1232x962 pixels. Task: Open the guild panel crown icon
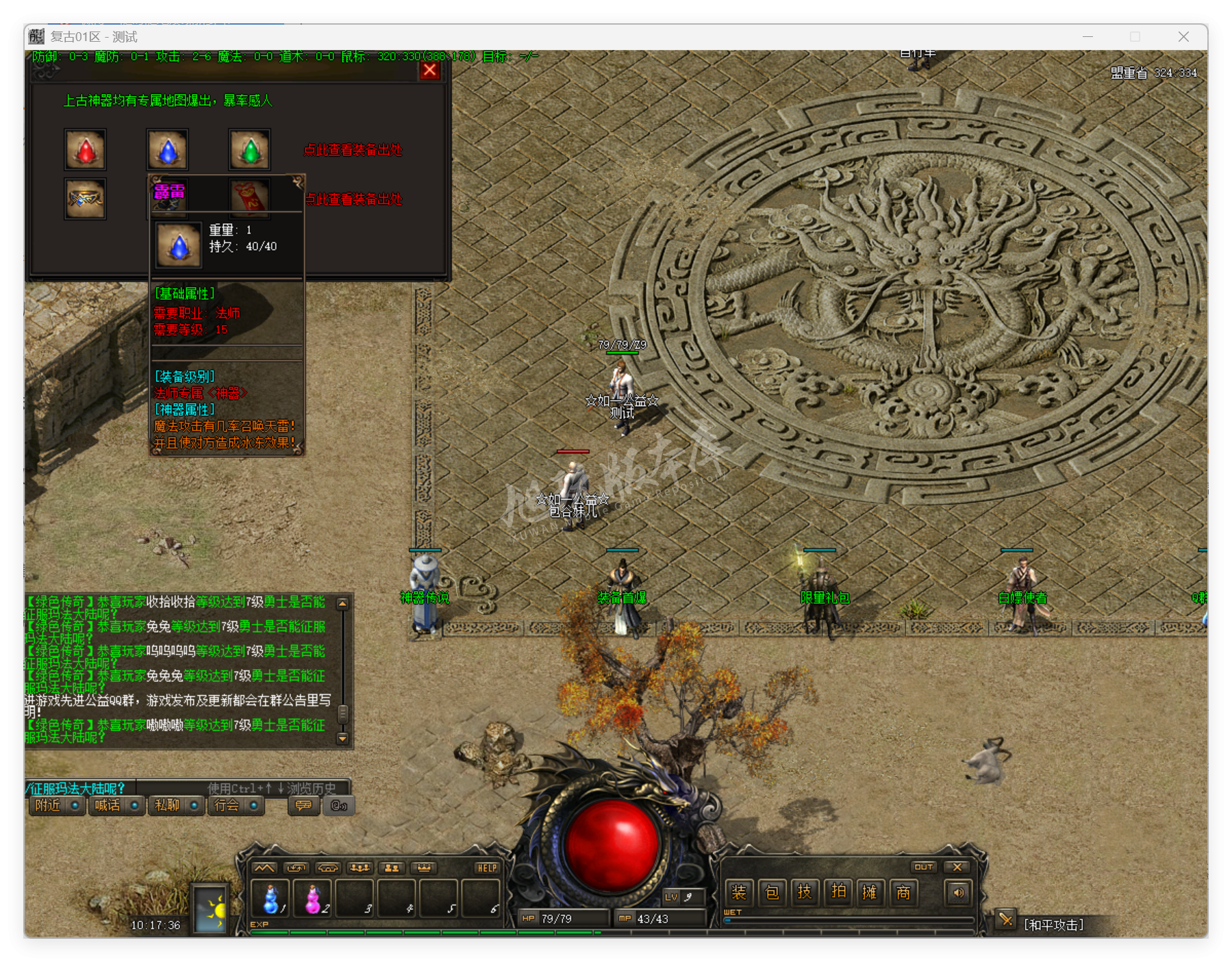tap(425, 867)
